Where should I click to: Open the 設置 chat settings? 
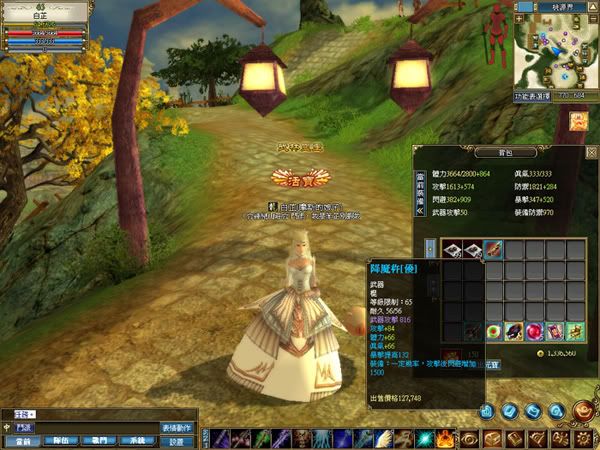176,441
